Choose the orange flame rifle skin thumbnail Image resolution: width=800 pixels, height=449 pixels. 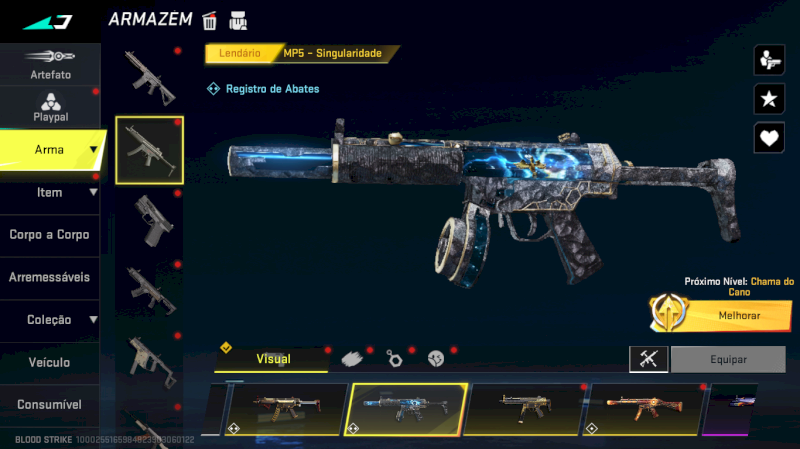coord(642,410)
